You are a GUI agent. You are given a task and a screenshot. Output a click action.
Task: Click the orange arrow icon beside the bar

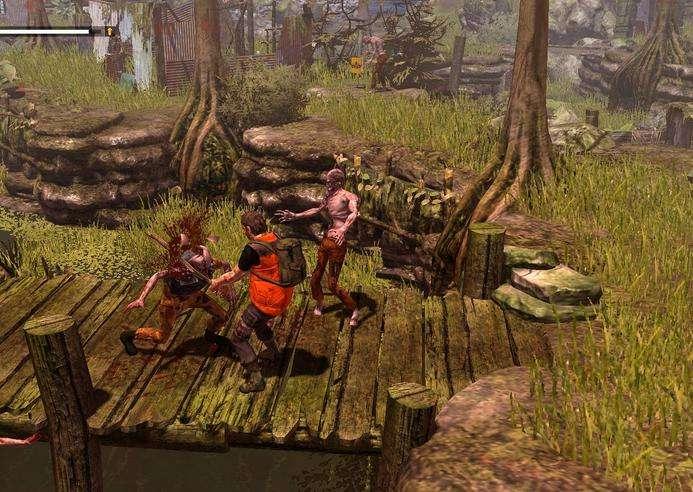(x=108, y=31)
